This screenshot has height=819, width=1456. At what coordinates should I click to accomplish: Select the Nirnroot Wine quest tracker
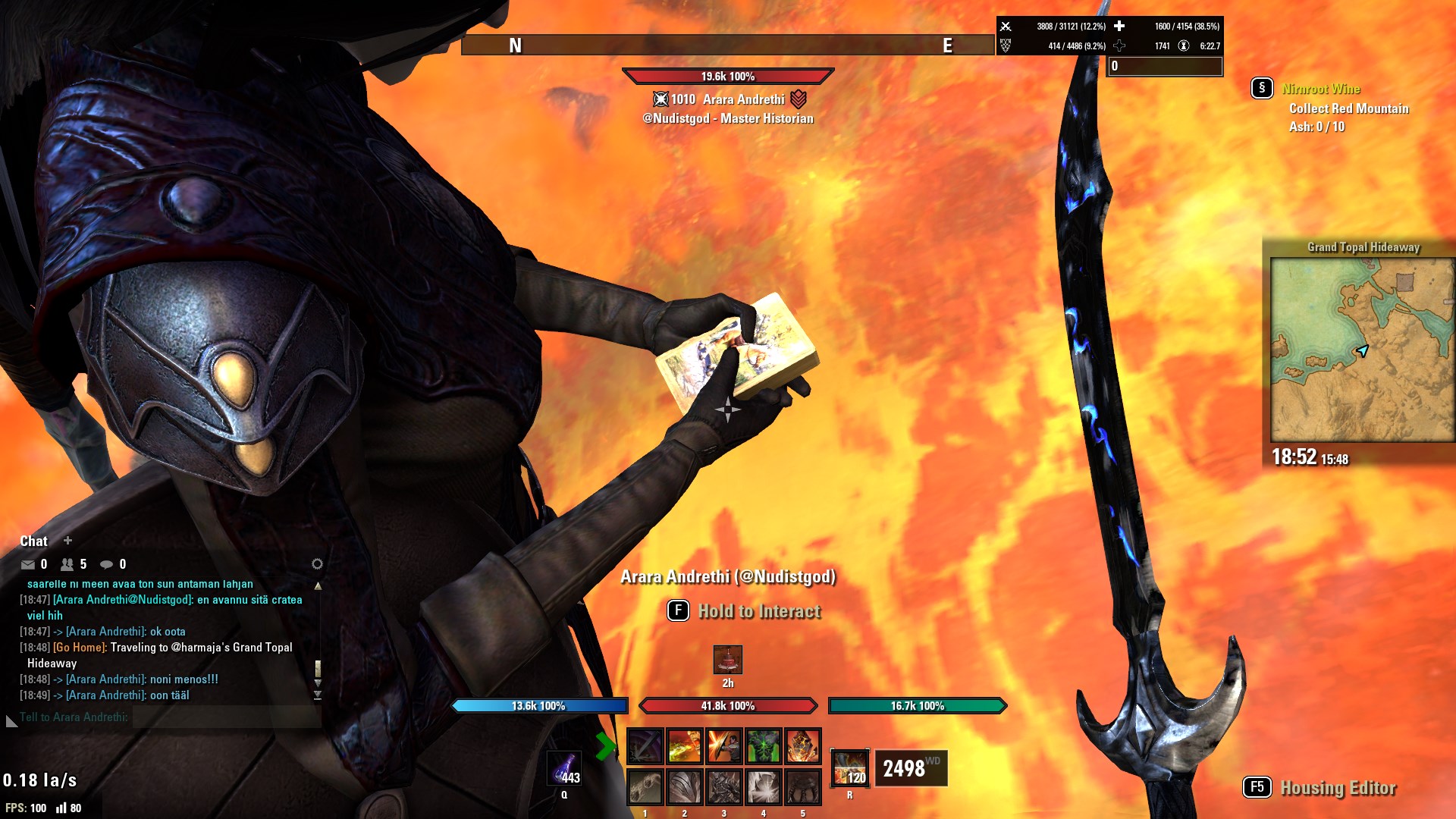(1320, 89)
